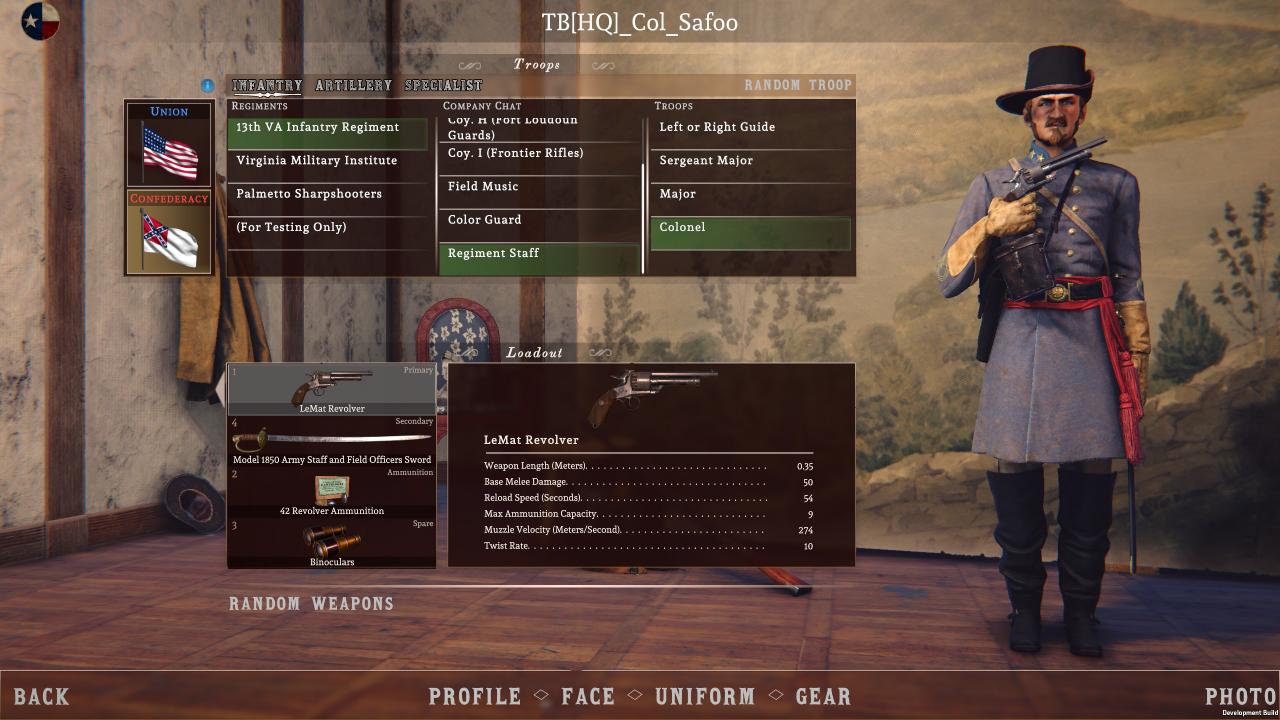Choose a Random Troop
The height and width of the screenshot is (720, 1280).
798,86
